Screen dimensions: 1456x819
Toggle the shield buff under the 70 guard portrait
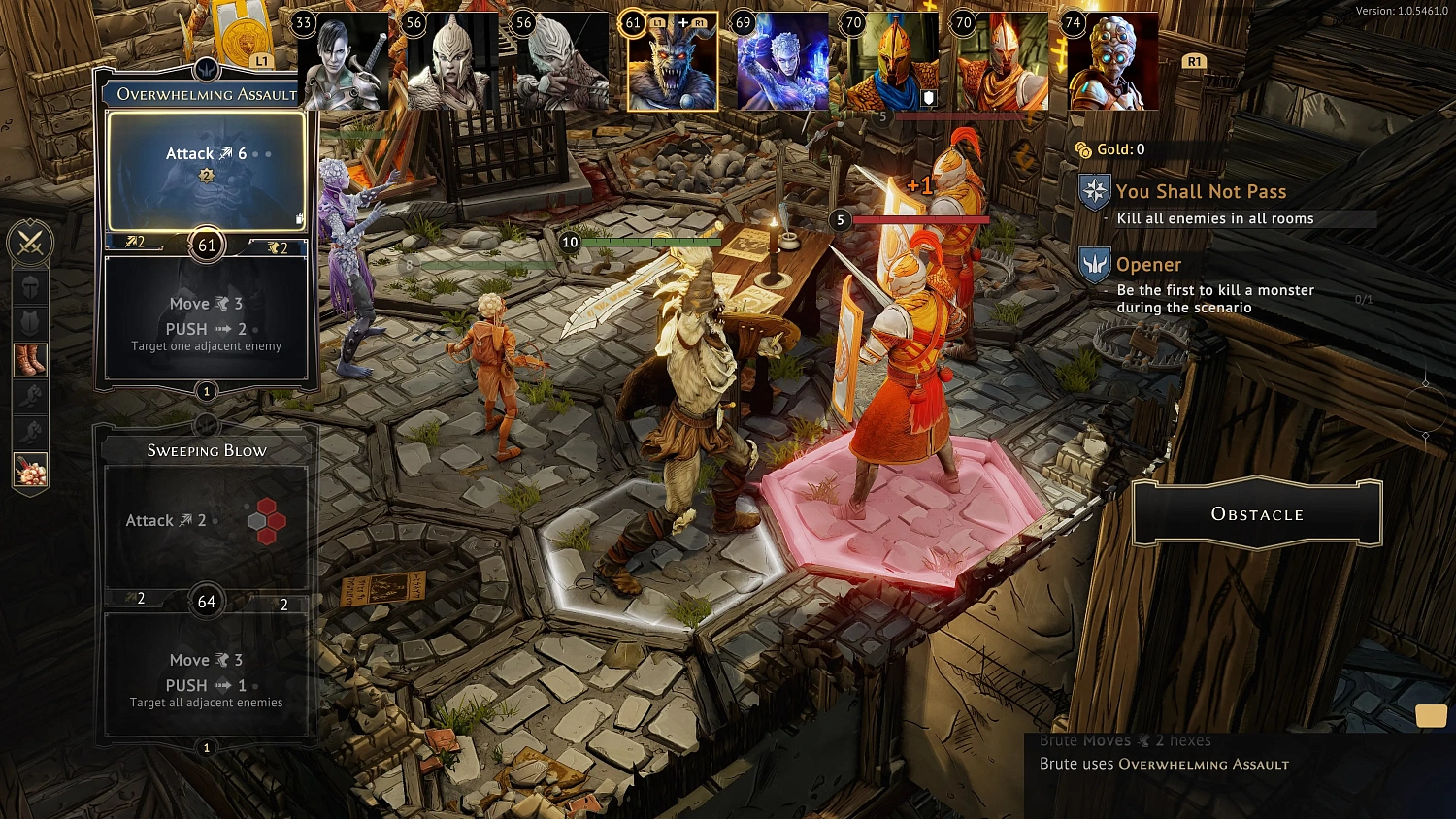point(927,97)
